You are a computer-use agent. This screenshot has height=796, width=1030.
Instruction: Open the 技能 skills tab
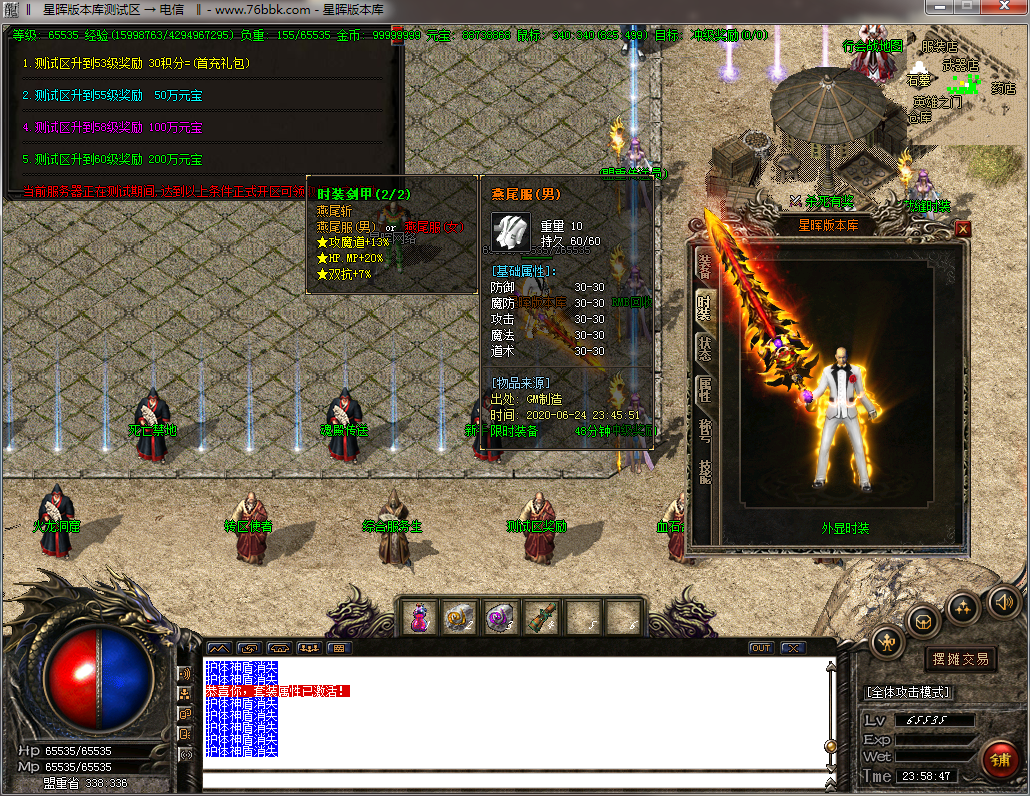click(704, 472)
